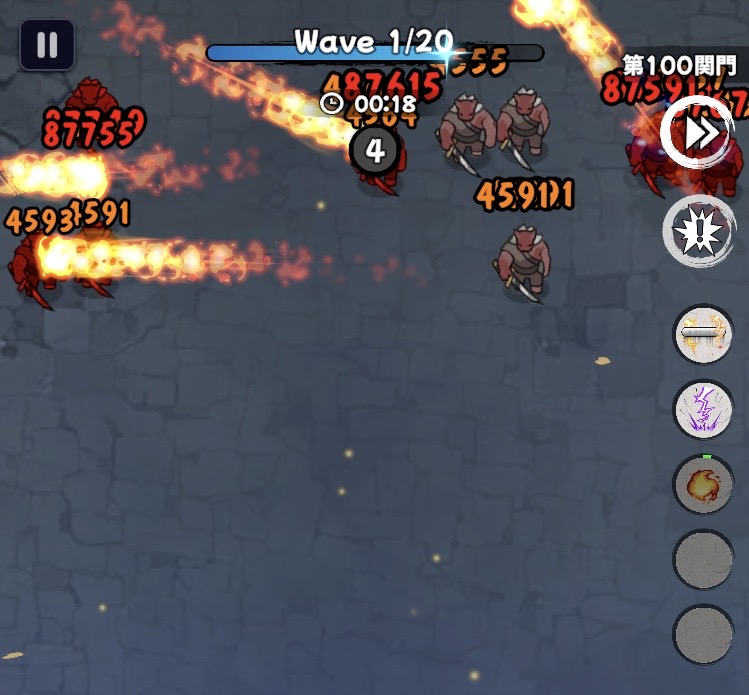Image resolution: width=749 pixels, height=695 pixels.
Task: Pause the game
Action: [47, 45]
